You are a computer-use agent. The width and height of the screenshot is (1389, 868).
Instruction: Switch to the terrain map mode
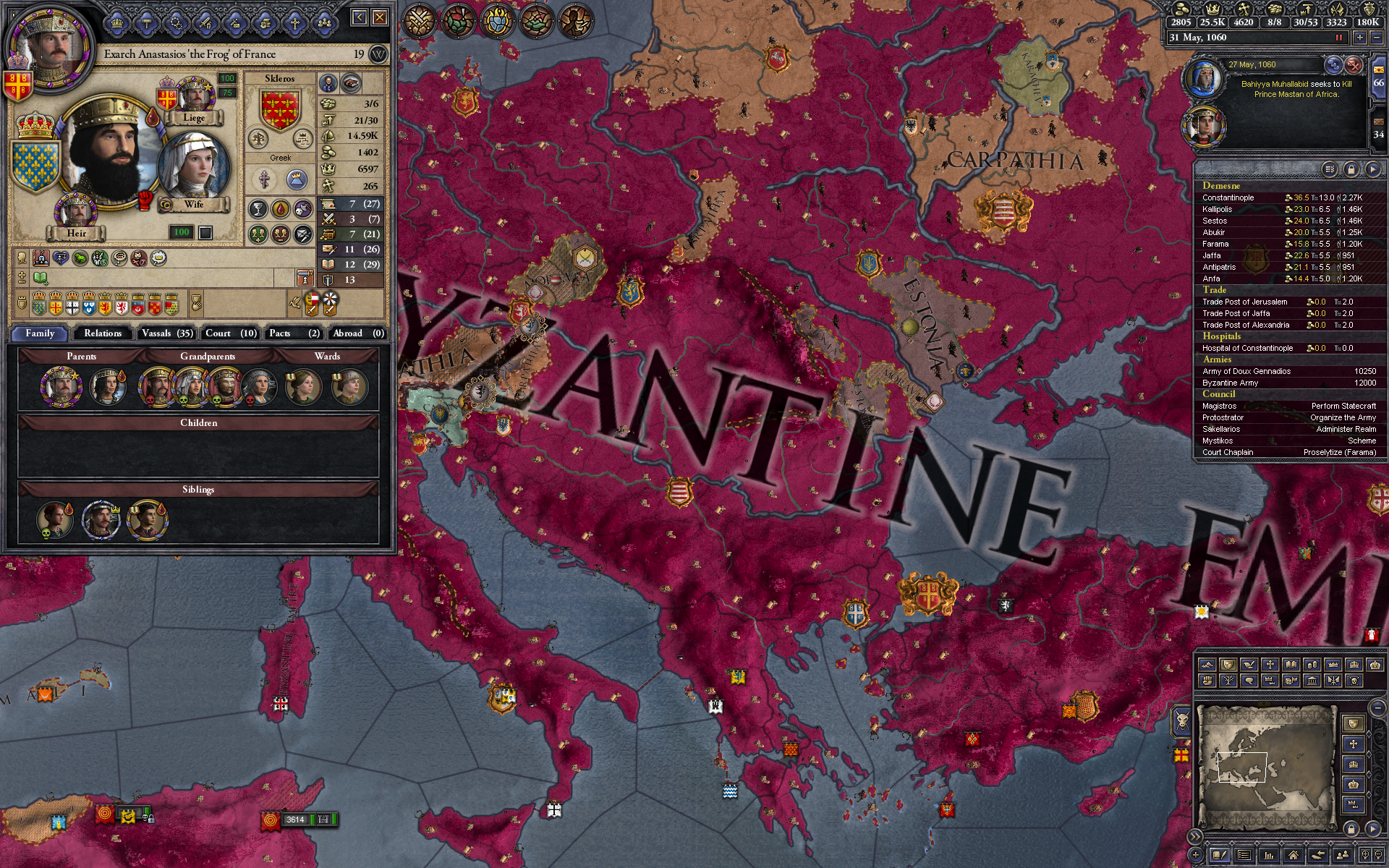click(1207, 665)
